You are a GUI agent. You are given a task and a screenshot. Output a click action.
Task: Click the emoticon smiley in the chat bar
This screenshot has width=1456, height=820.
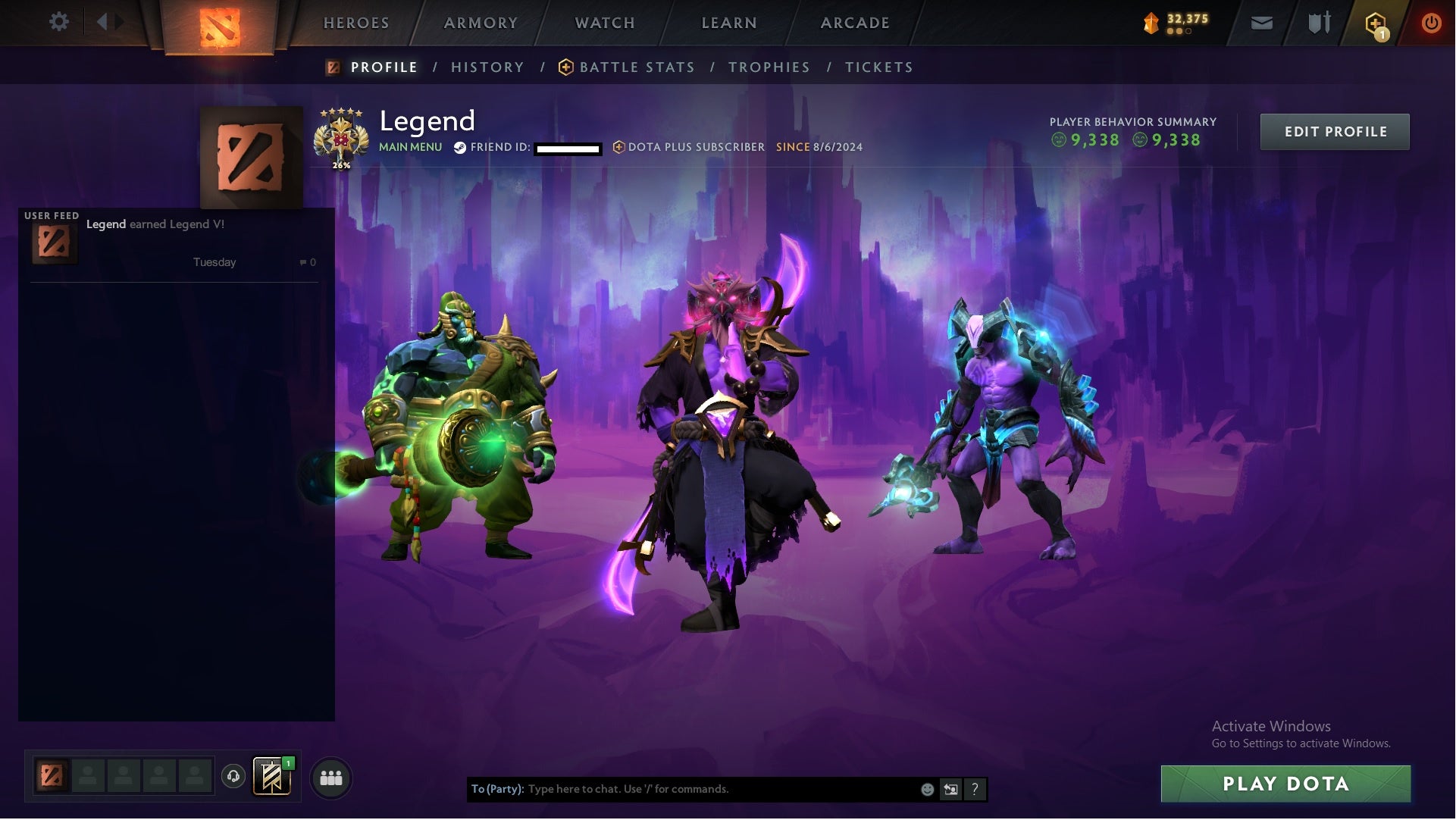927,789
